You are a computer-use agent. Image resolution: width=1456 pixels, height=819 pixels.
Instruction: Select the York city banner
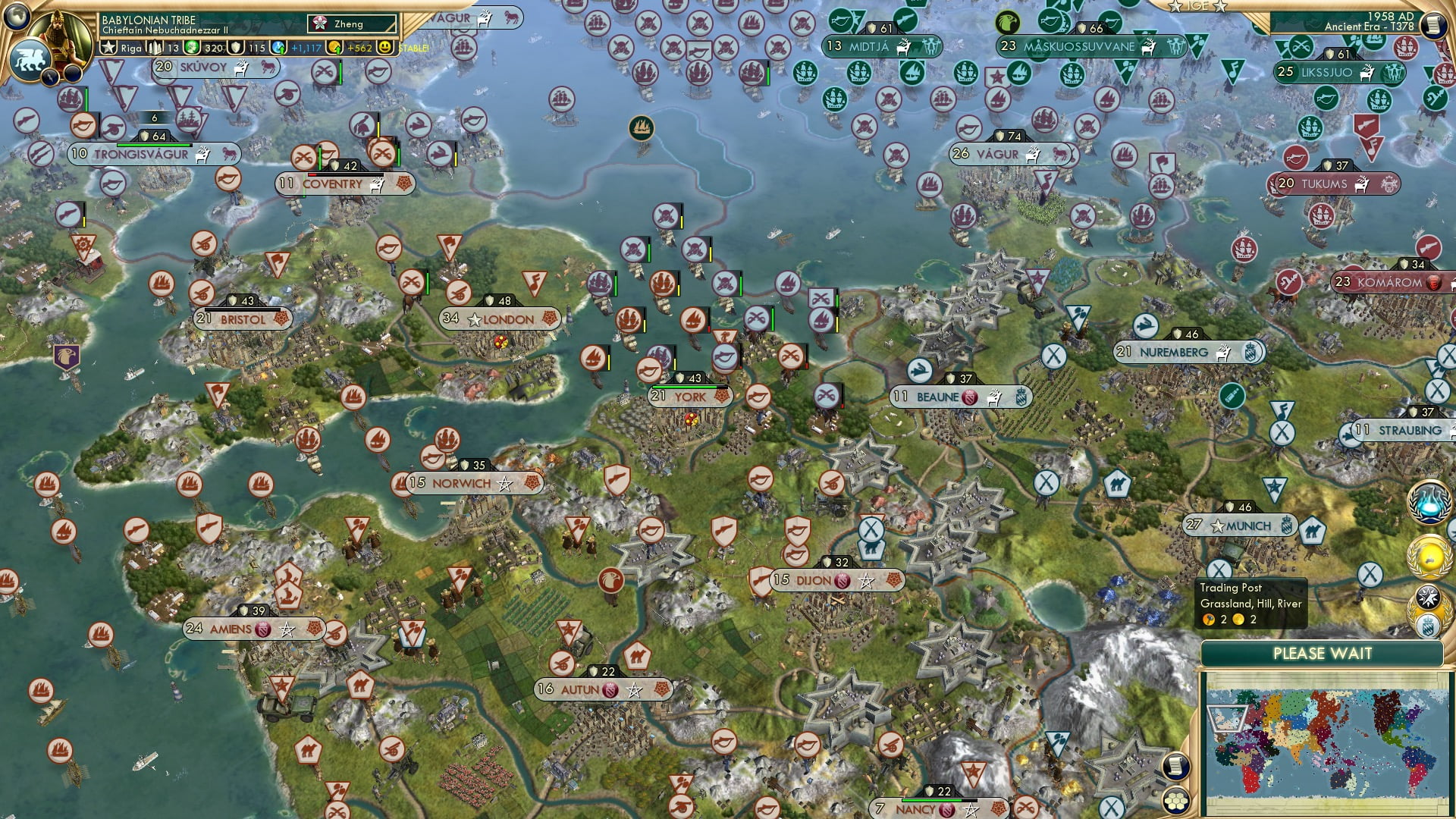[x=689, y=397]
